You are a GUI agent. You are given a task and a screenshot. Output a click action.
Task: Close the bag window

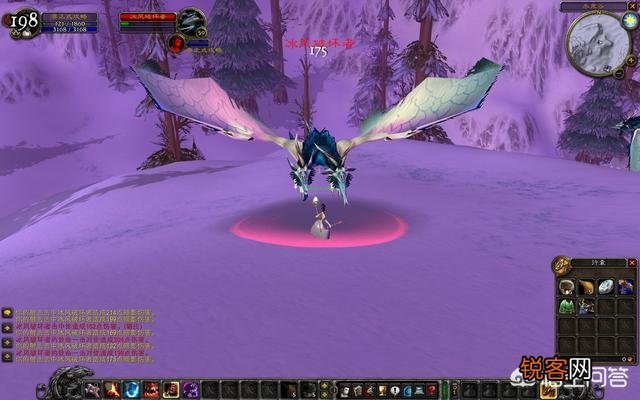pyautogui.click(x=631, y=264)
